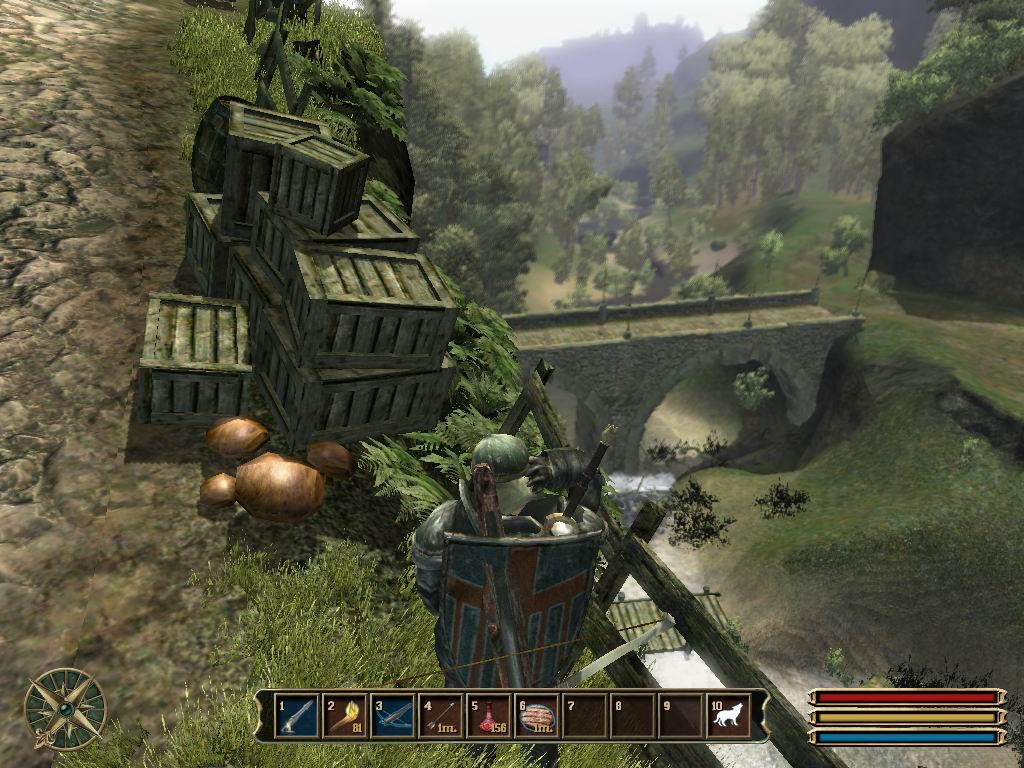Click the compass in the corner

click(65, 708)
